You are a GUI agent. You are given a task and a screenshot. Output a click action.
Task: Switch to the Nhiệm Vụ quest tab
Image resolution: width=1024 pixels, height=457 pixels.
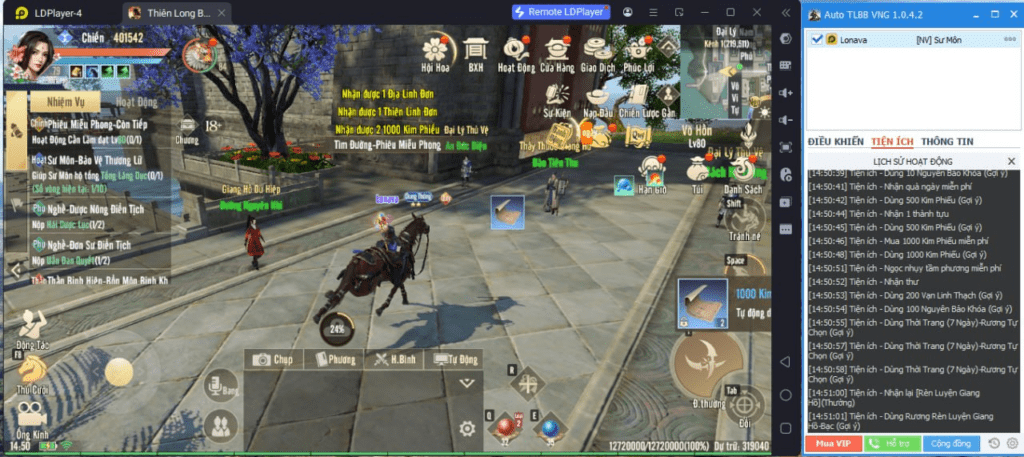pos(62,101)
